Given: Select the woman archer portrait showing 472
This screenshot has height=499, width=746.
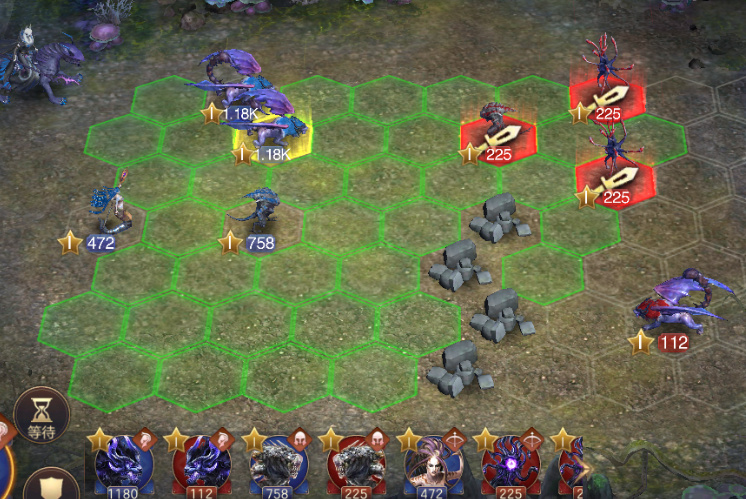Looking at the screenshot, I should pos(433,463).
